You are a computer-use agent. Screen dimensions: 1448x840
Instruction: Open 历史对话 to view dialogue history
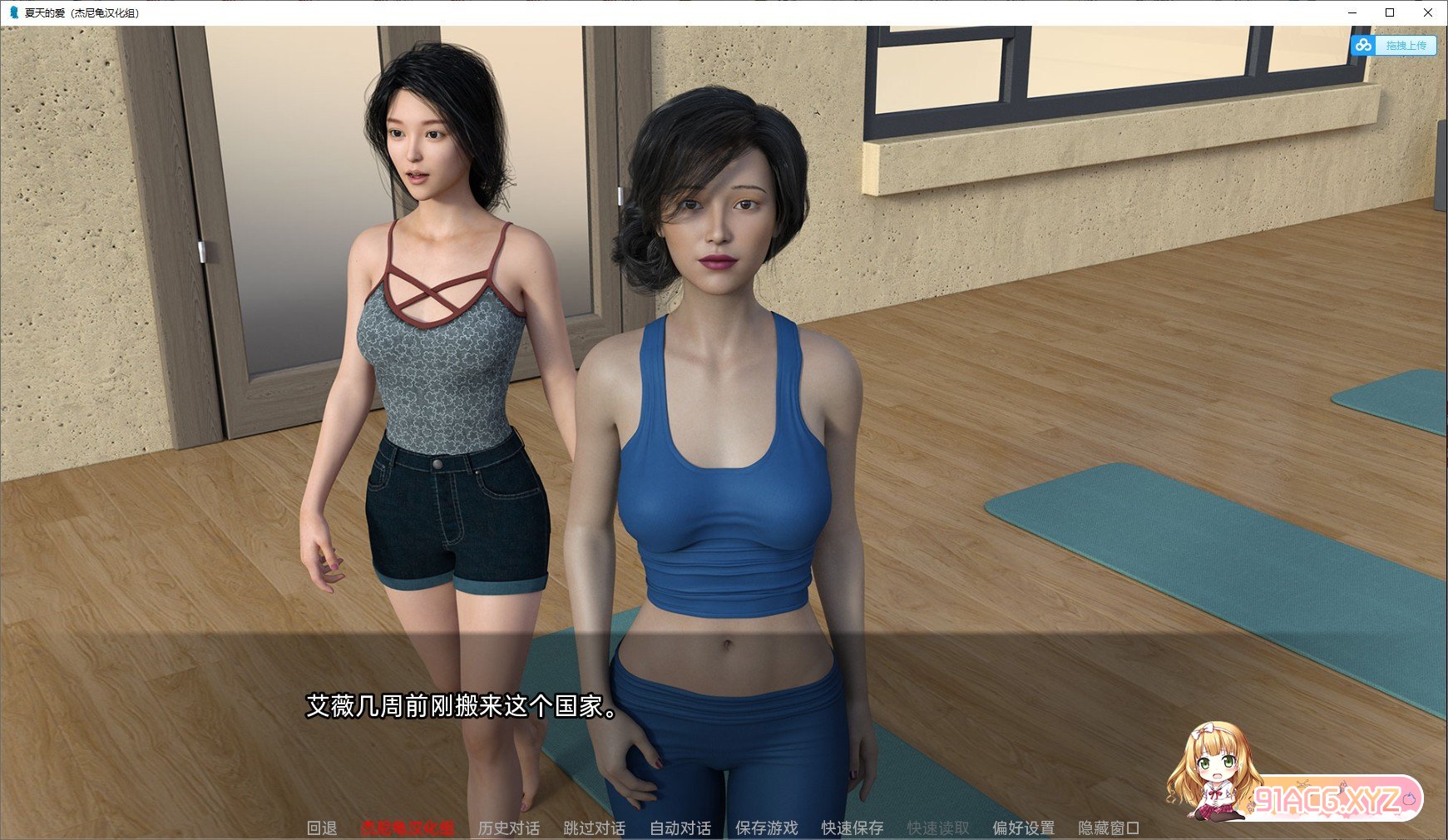click(x=508, y=828)
